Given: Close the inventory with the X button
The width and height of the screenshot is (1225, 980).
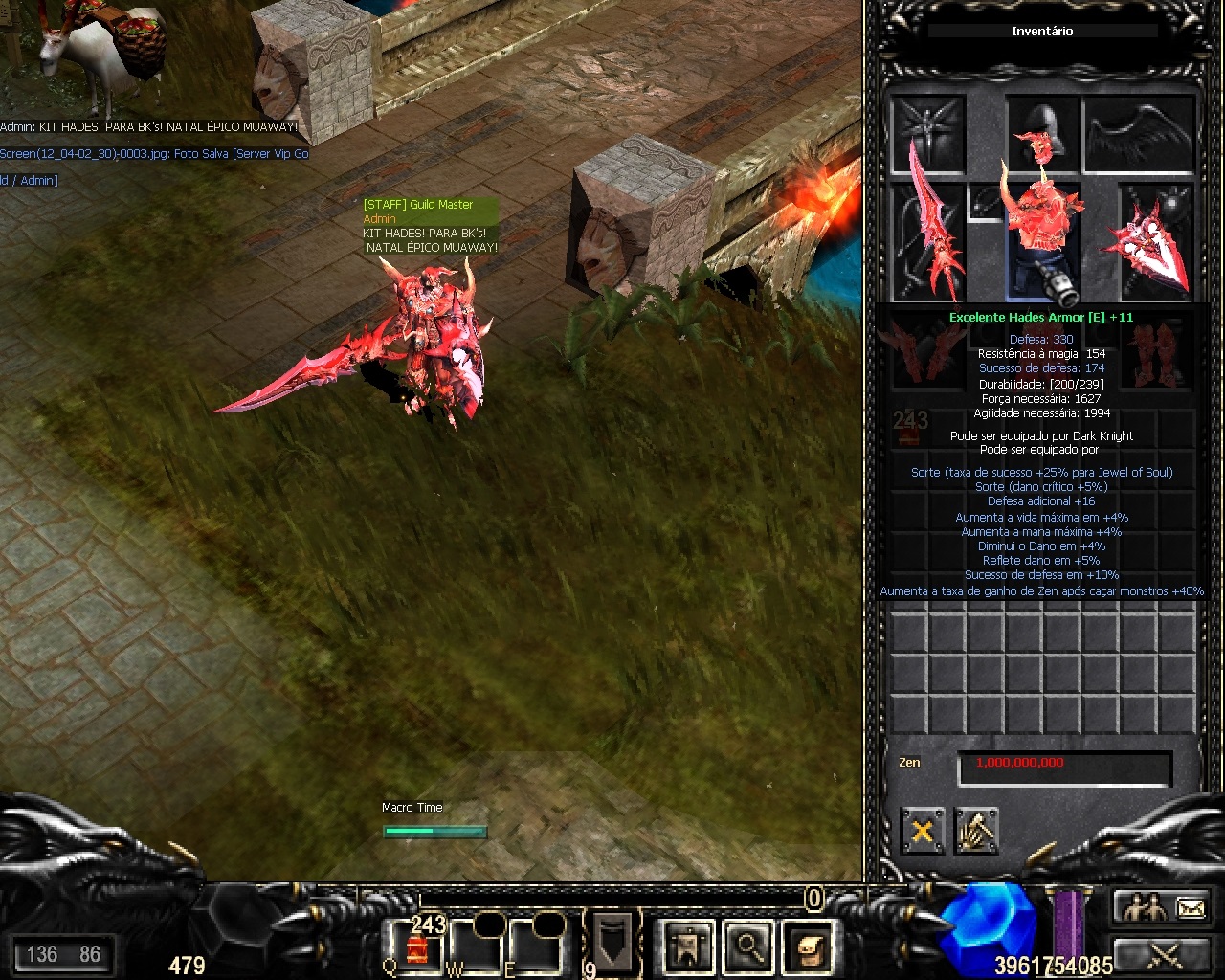Looking at the screenshot, I should click(922, 831).
